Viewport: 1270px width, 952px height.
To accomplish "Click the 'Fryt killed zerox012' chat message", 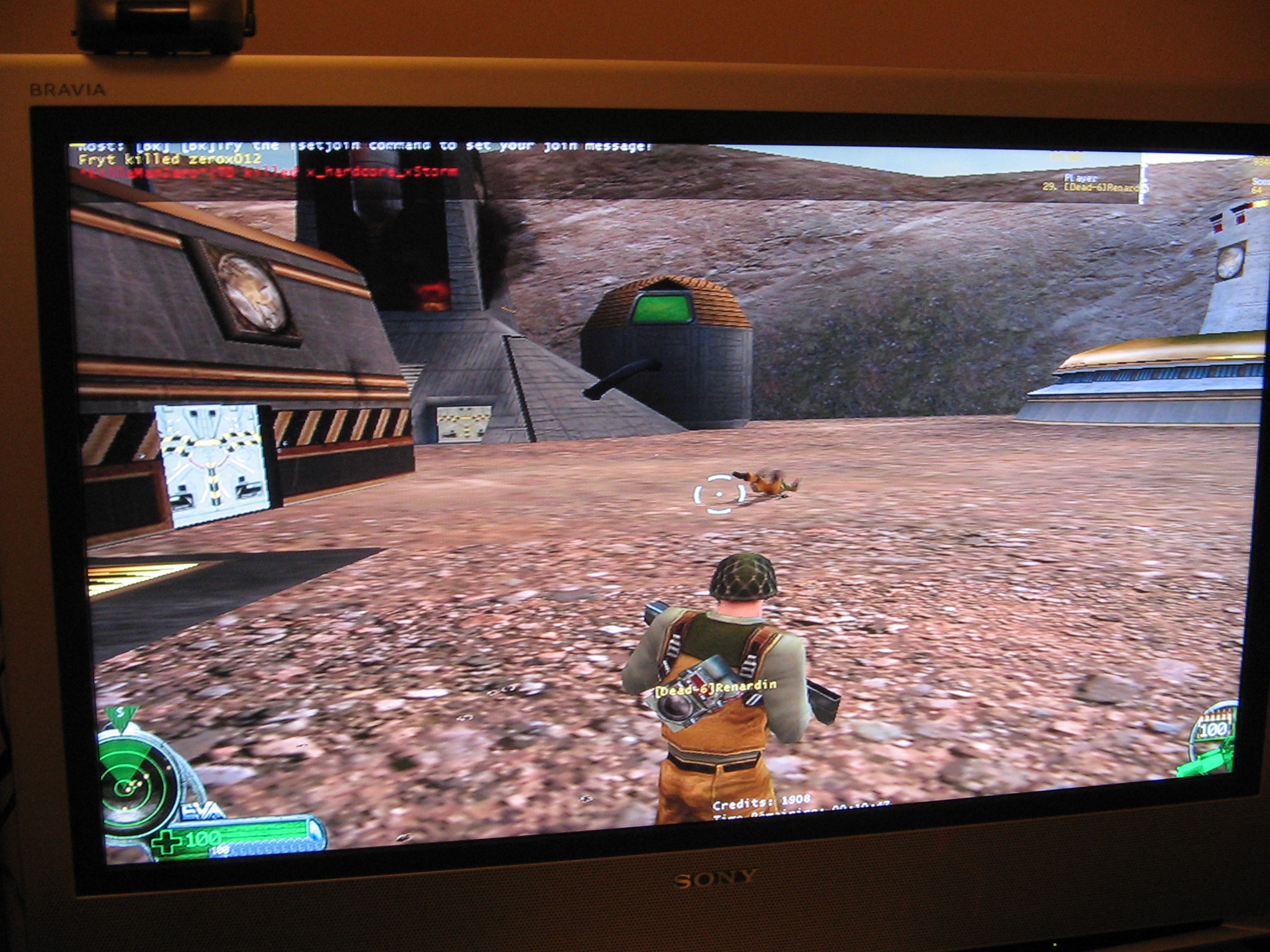I will tap(170, 159).
